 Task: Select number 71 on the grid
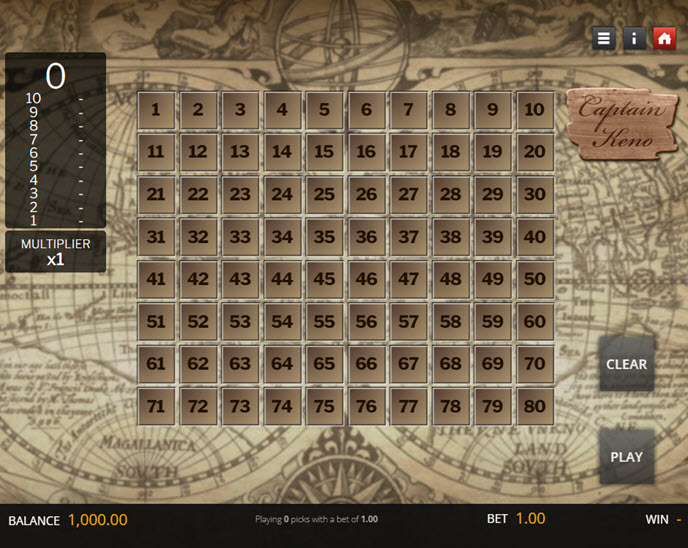point(156,406)
